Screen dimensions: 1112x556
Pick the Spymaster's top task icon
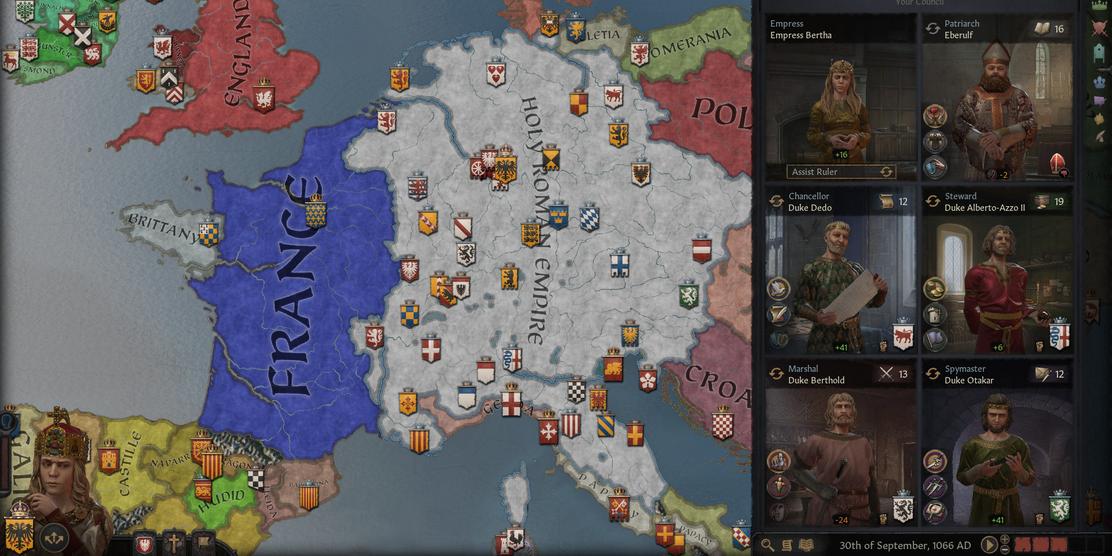click(935, 461)
